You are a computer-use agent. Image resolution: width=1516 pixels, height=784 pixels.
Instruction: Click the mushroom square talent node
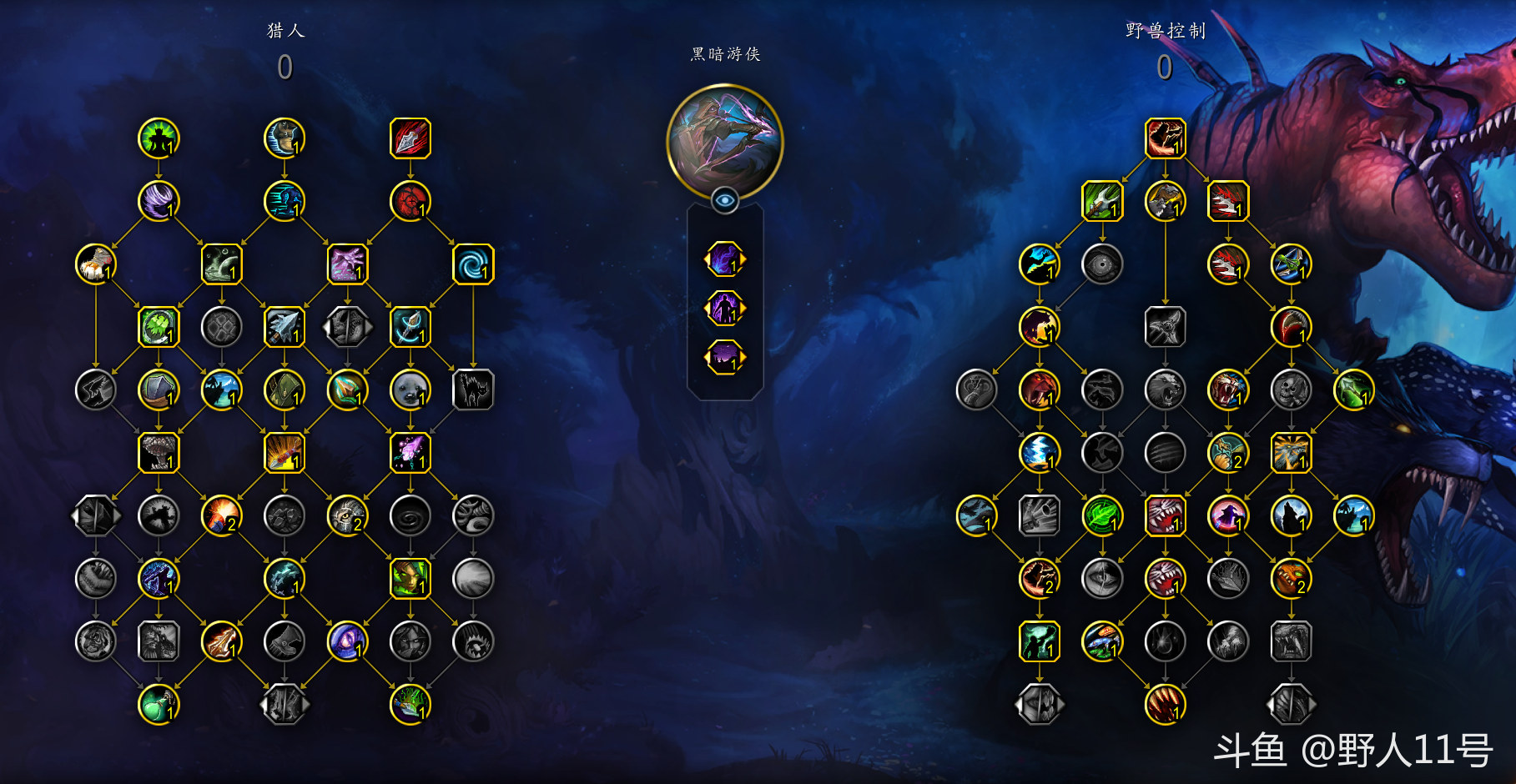[x=159, y=453]
